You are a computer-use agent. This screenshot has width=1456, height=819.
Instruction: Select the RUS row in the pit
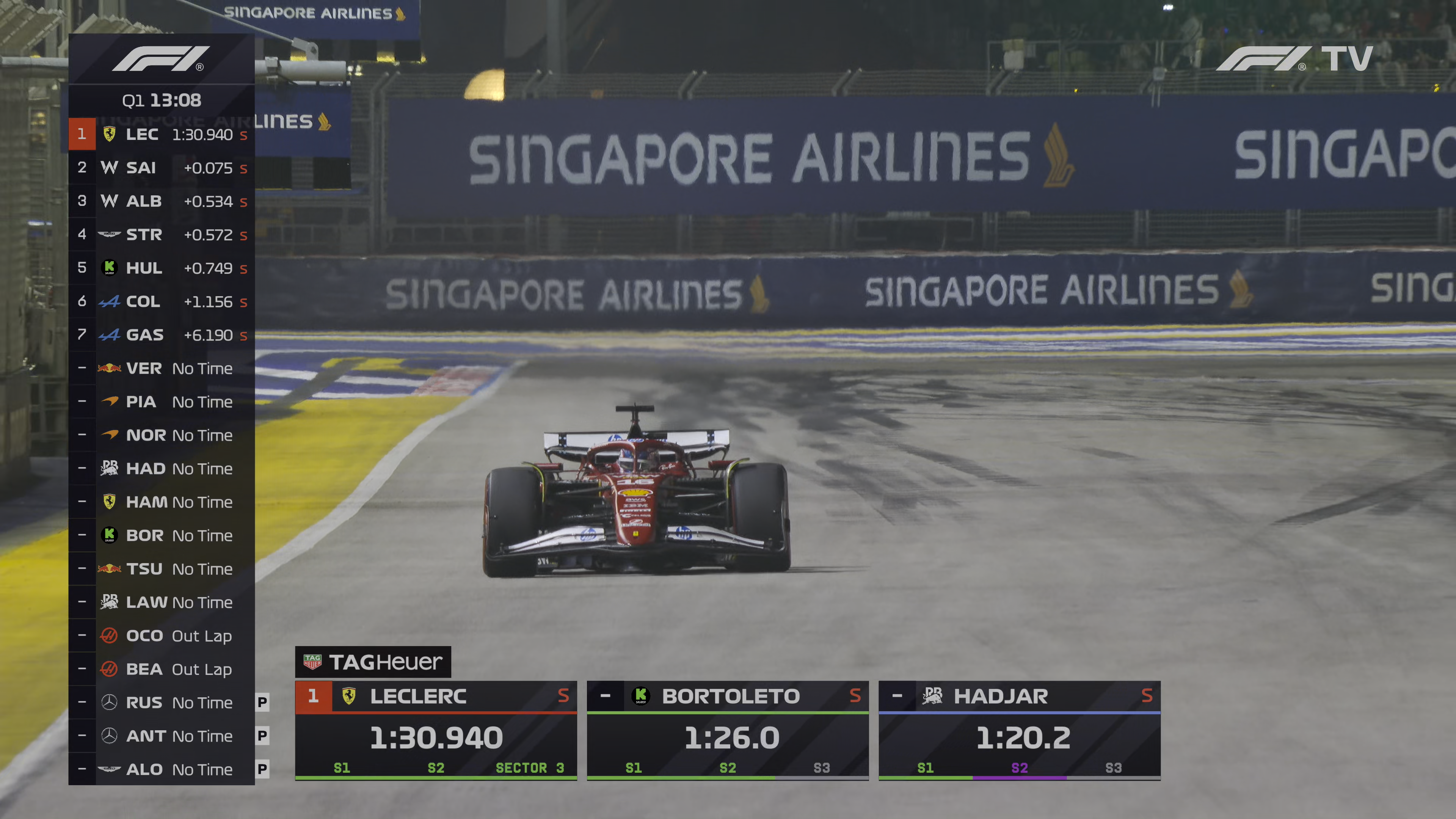(x=162, y=703)
